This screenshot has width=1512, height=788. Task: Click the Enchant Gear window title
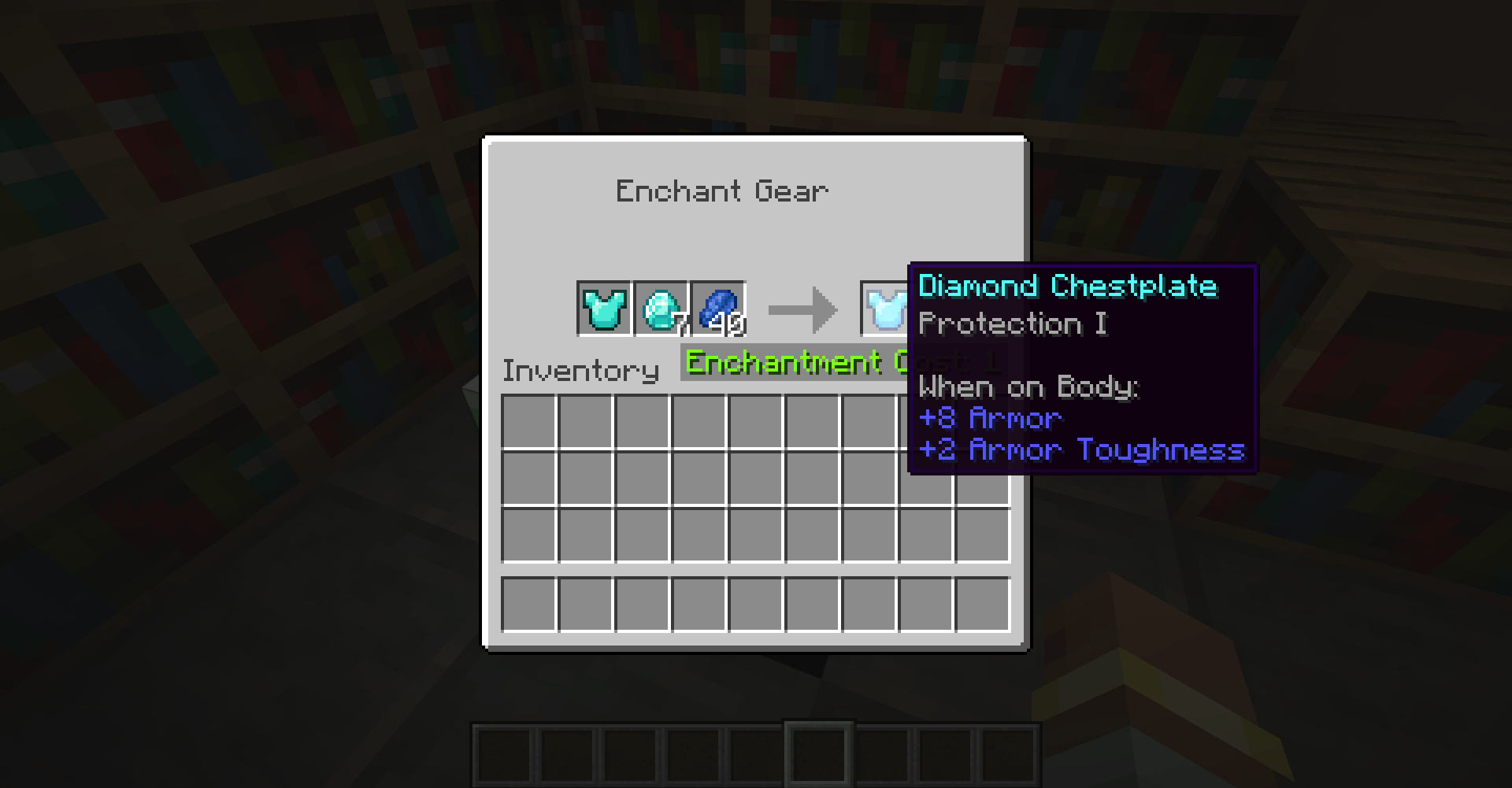pos(722,190)
